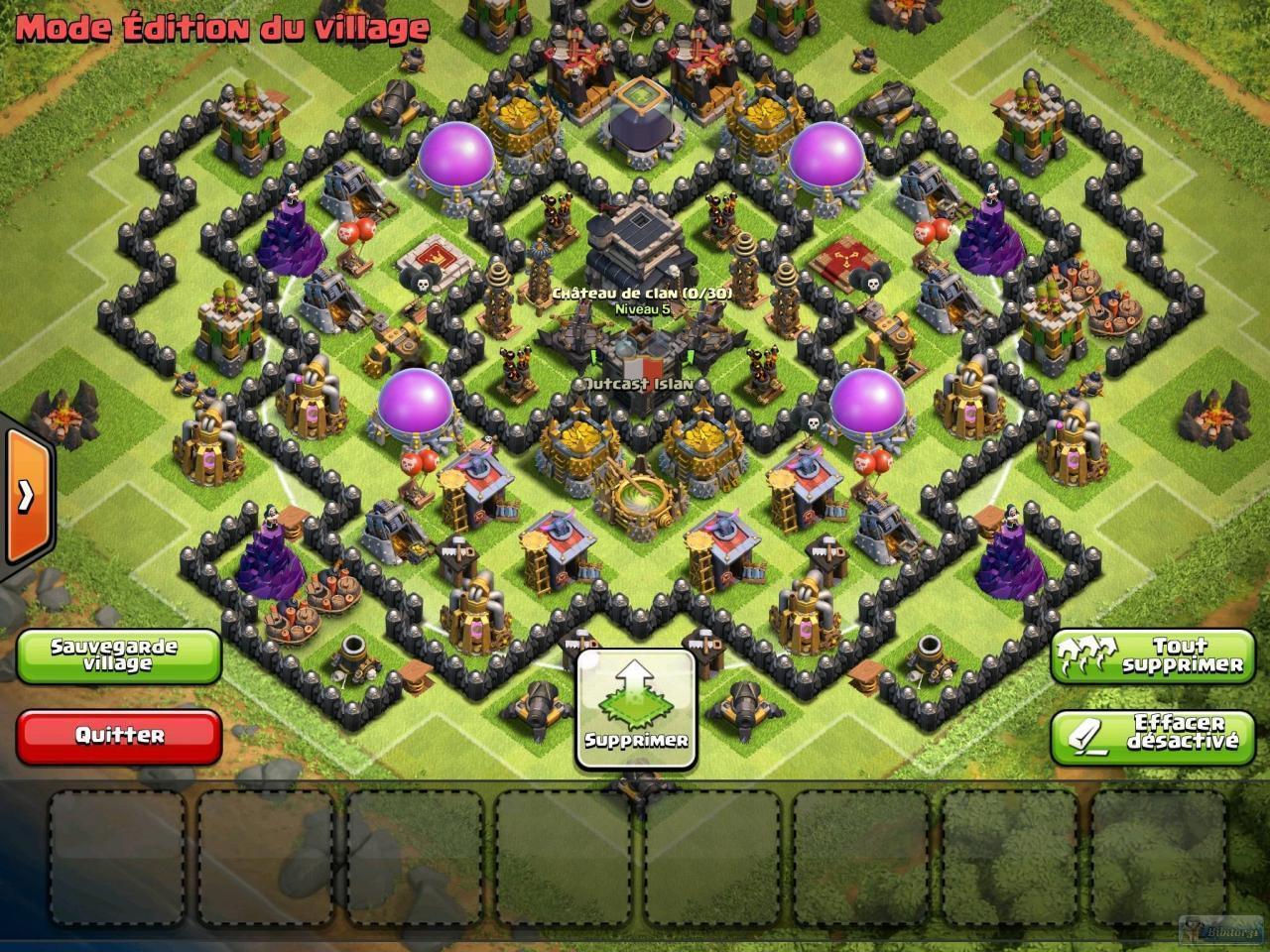Expand the orange side panel arrow
This screenshot has width=1270, height=952.
pos(25,496)
